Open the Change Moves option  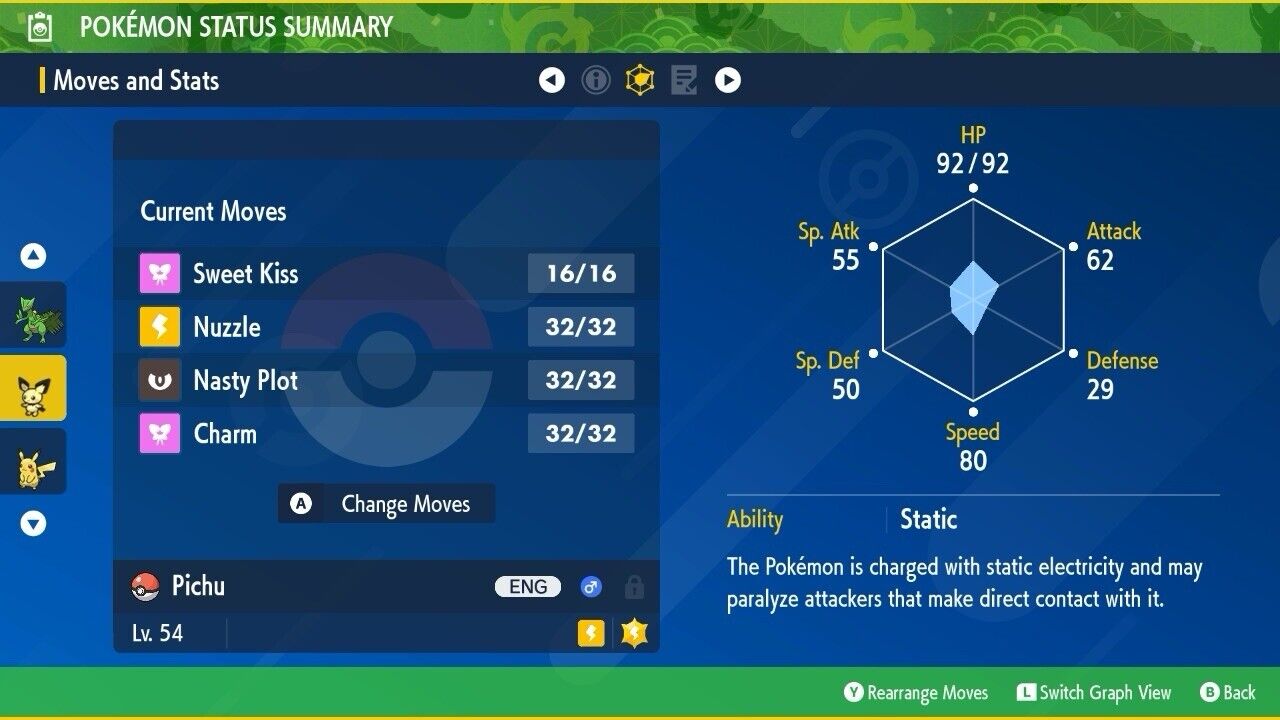point(386,504)
